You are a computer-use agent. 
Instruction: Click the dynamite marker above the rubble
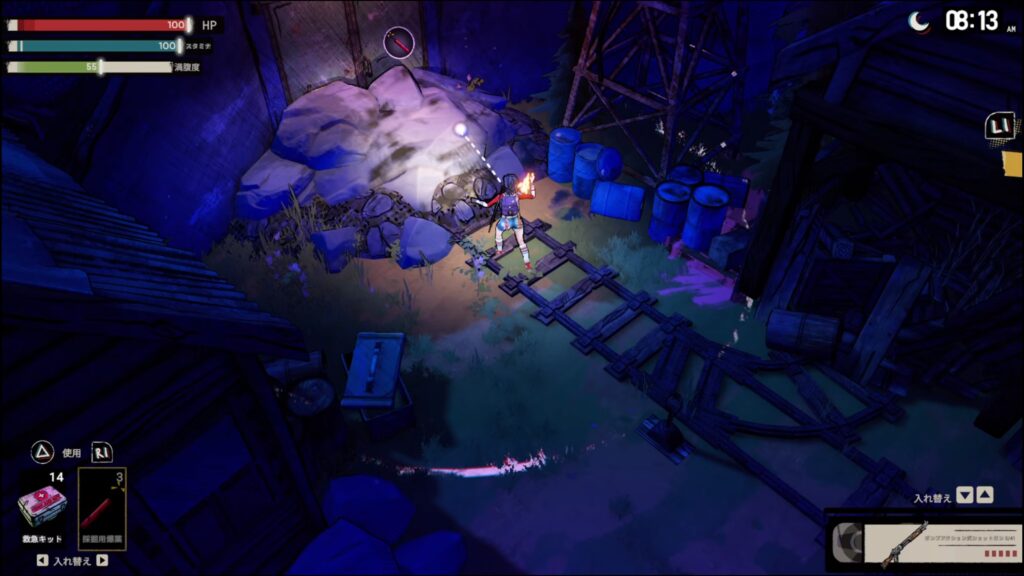[x=399, y=42]
